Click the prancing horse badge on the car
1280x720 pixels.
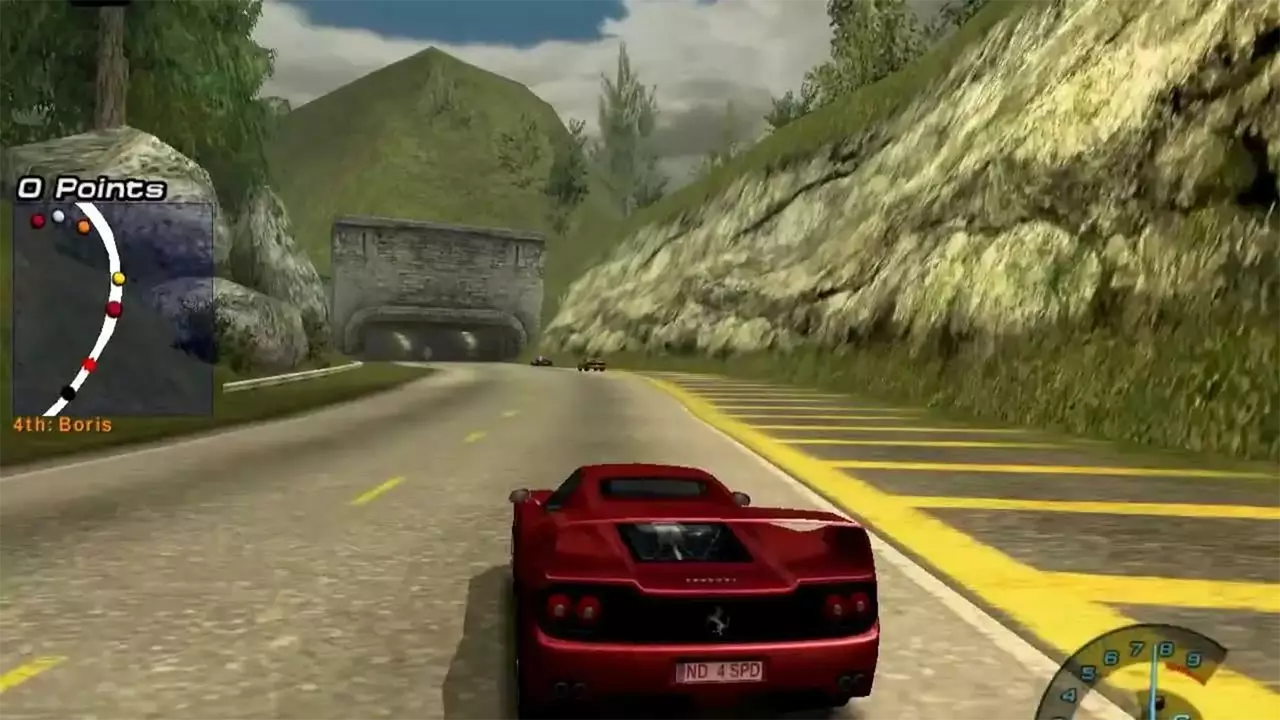click(716, 620)
